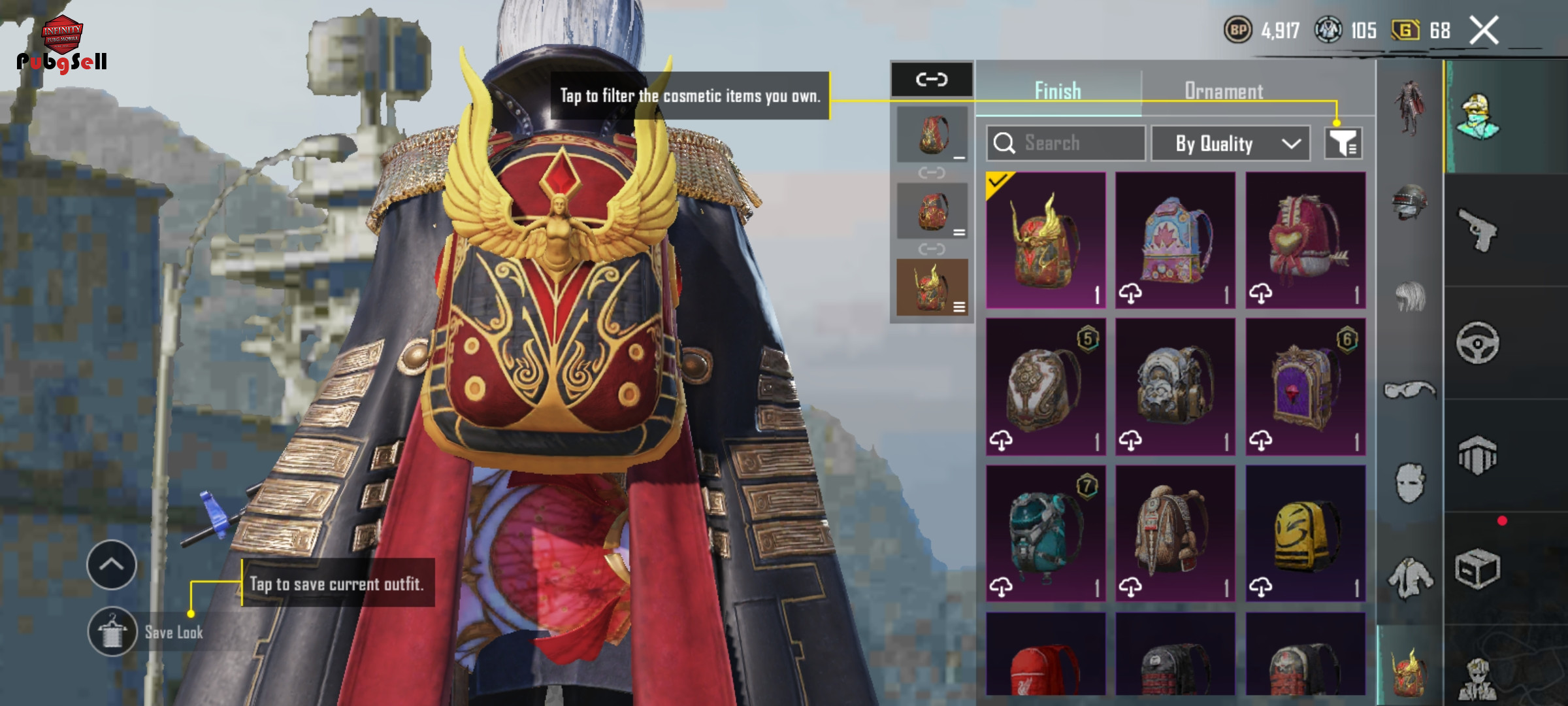Select the Finish tab
1568x706 pixels.
(1058, 91)
